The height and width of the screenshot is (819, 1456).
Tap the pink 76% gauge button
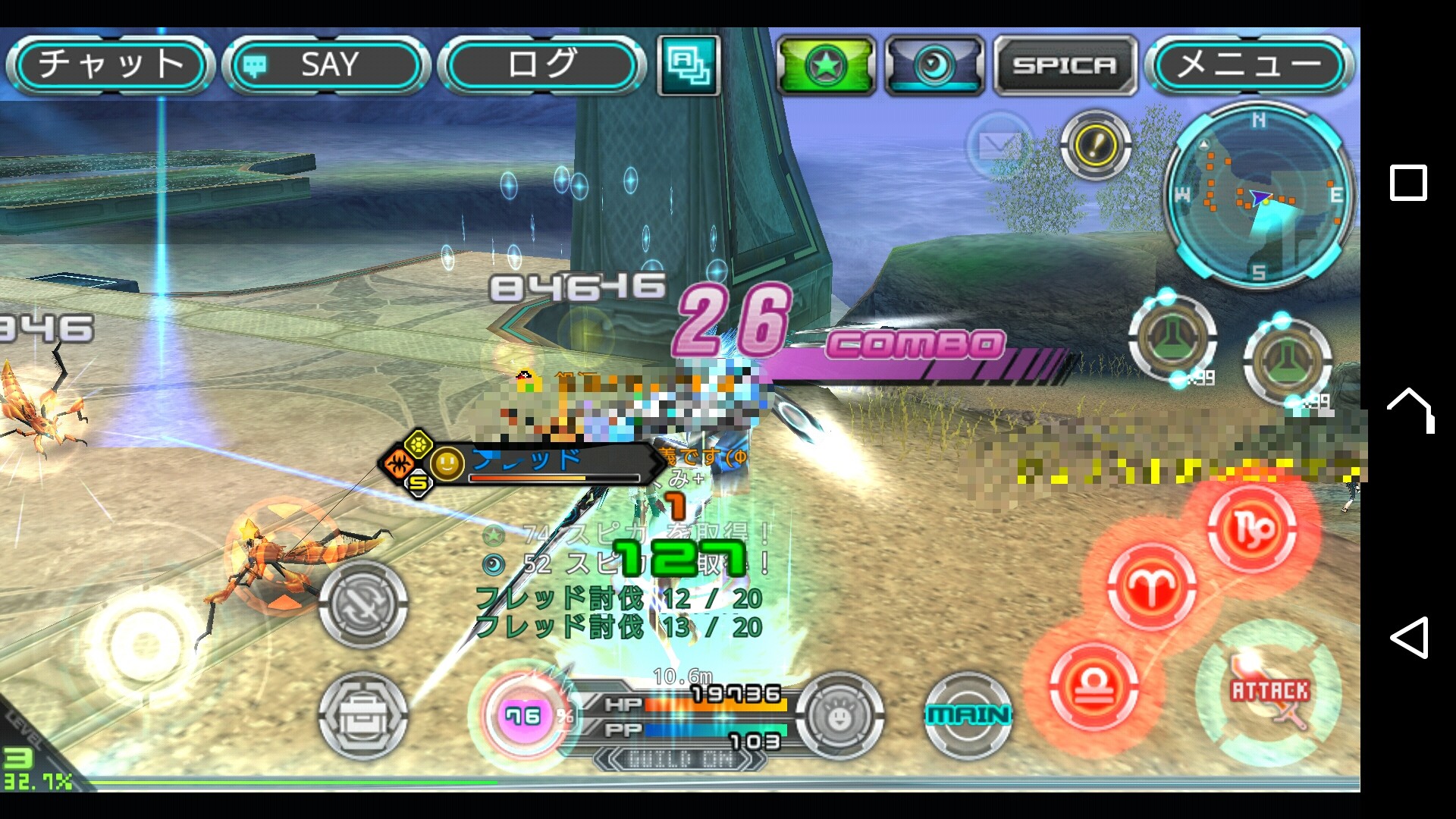[524, 714]
